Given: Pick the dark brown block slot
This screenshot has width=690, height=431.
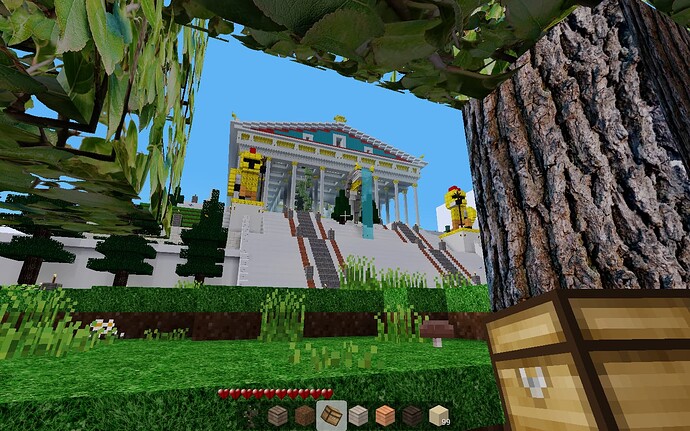Looking at the screenshot, I should [x=411, y=415].
